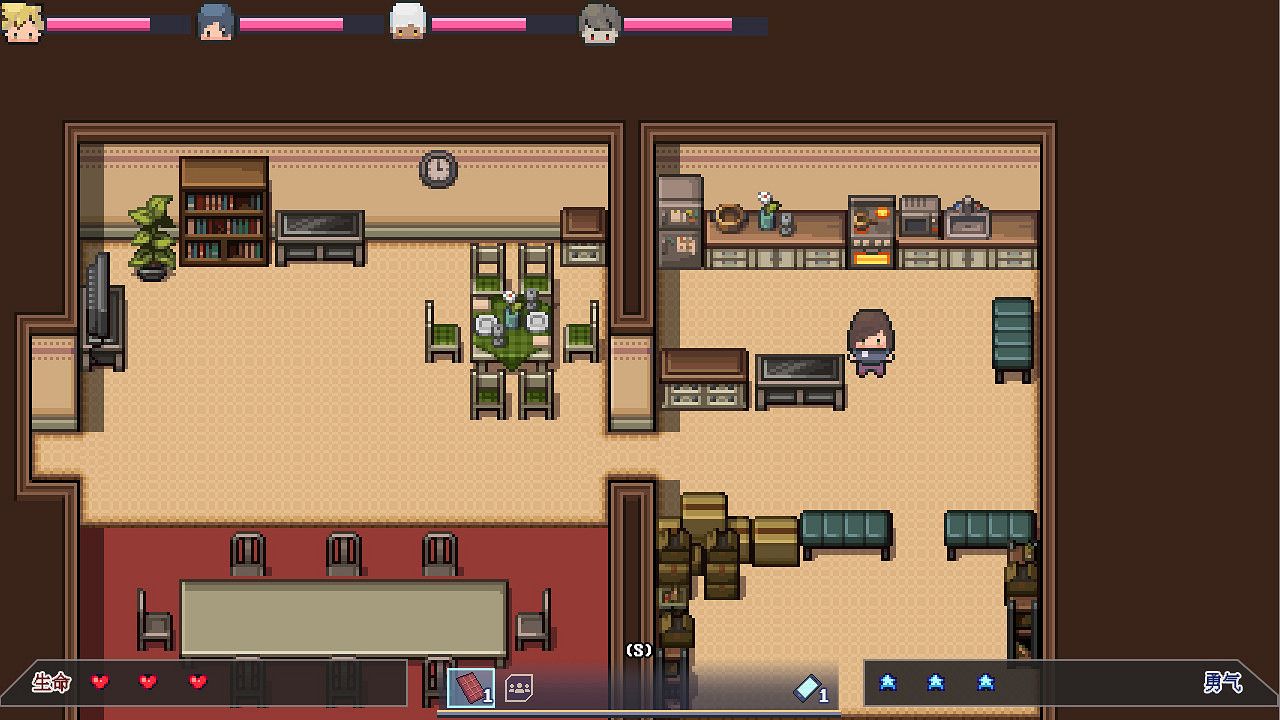Click the 勇气 (Courage) label
Image resolution: width=1280 pixels, height=720 pixels.
pos(1224,684)
